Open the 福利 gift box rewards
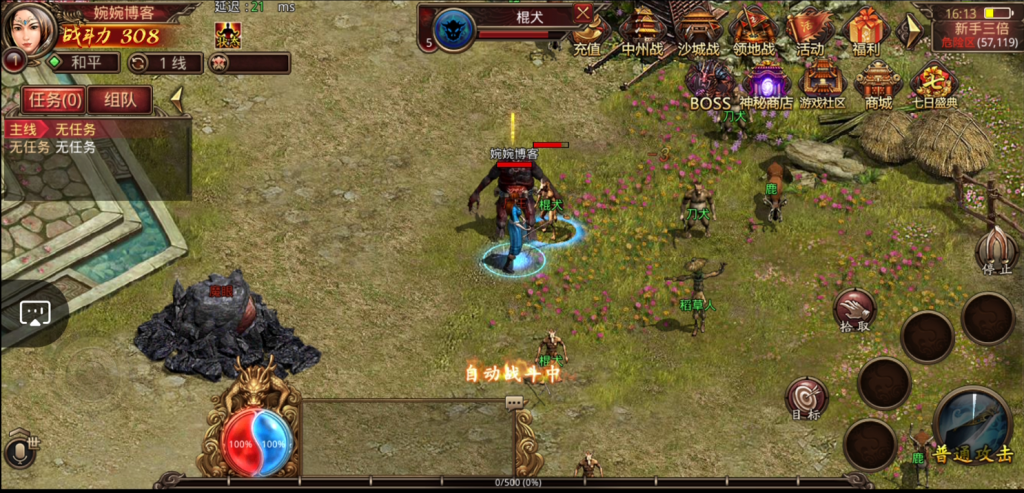 (864, 31)
